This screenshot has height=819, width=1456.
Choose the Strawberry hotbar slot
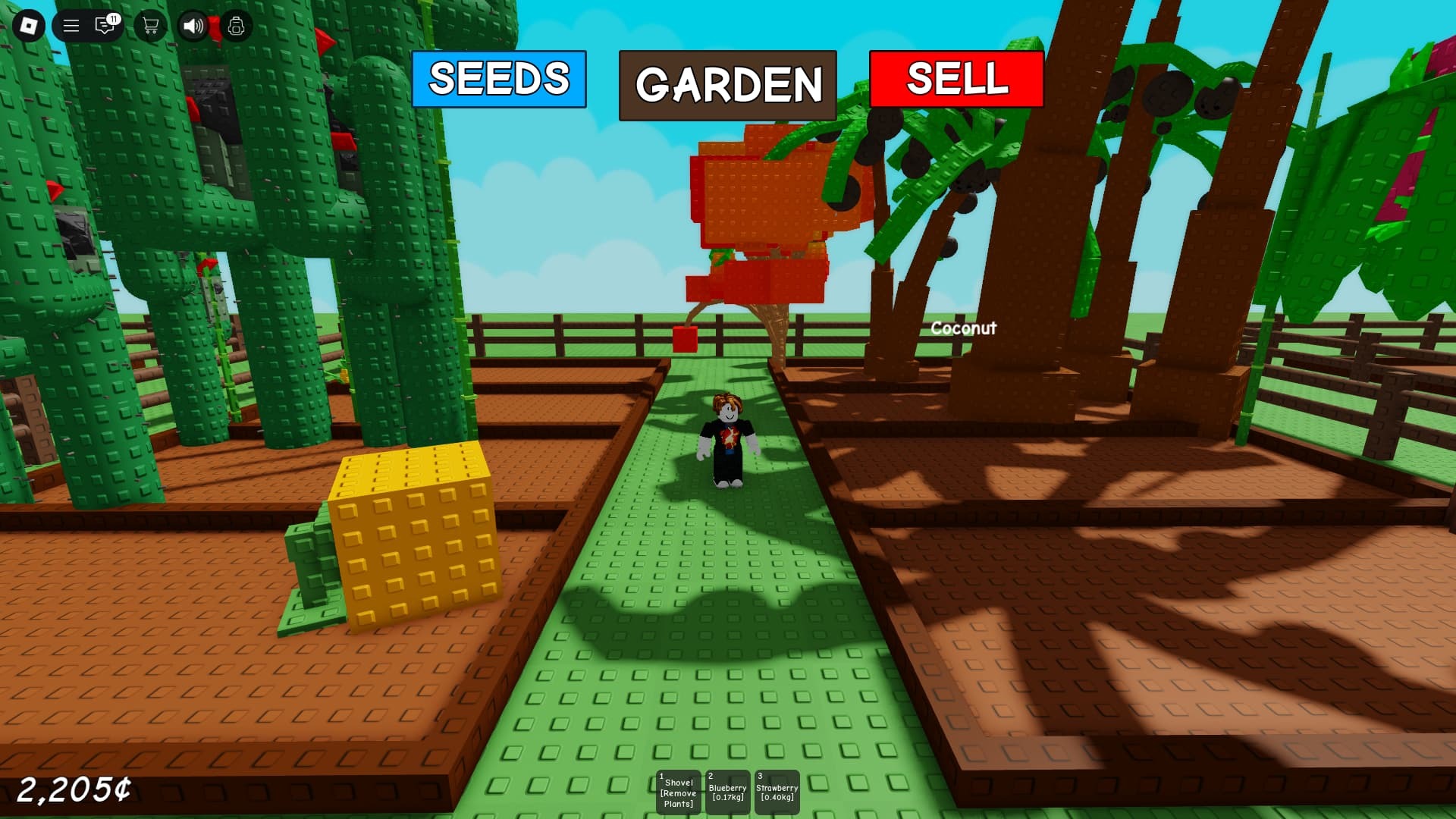tap(777, 792)
